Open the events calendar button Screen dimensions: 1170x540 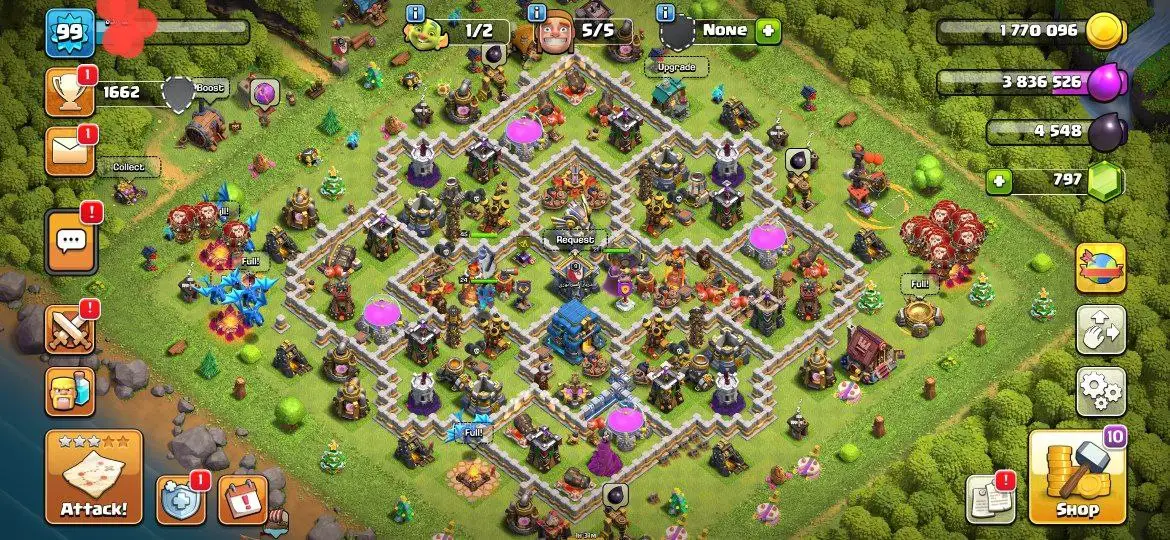242,499
